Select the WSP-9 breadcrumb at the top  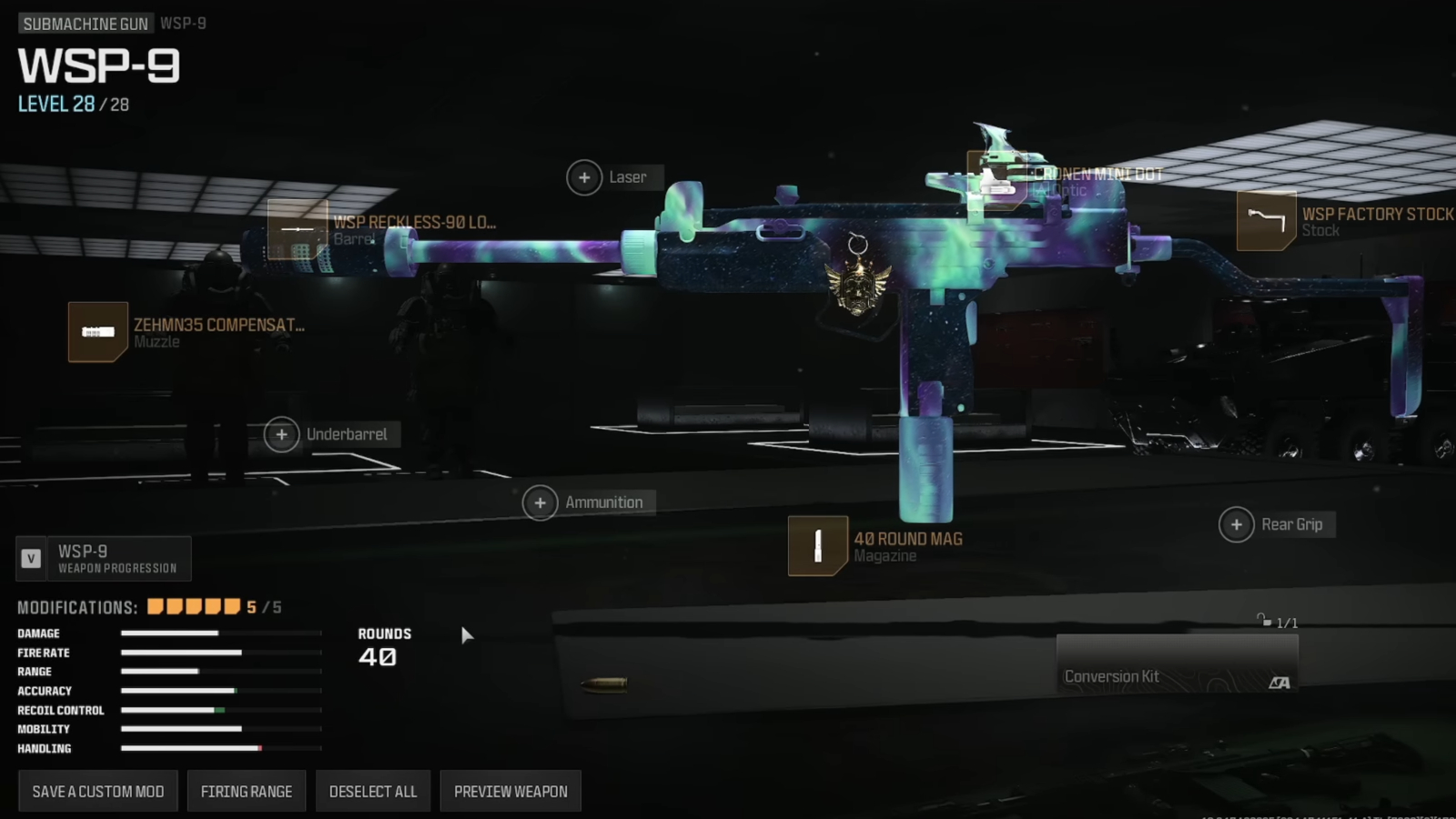pos(185,23)
